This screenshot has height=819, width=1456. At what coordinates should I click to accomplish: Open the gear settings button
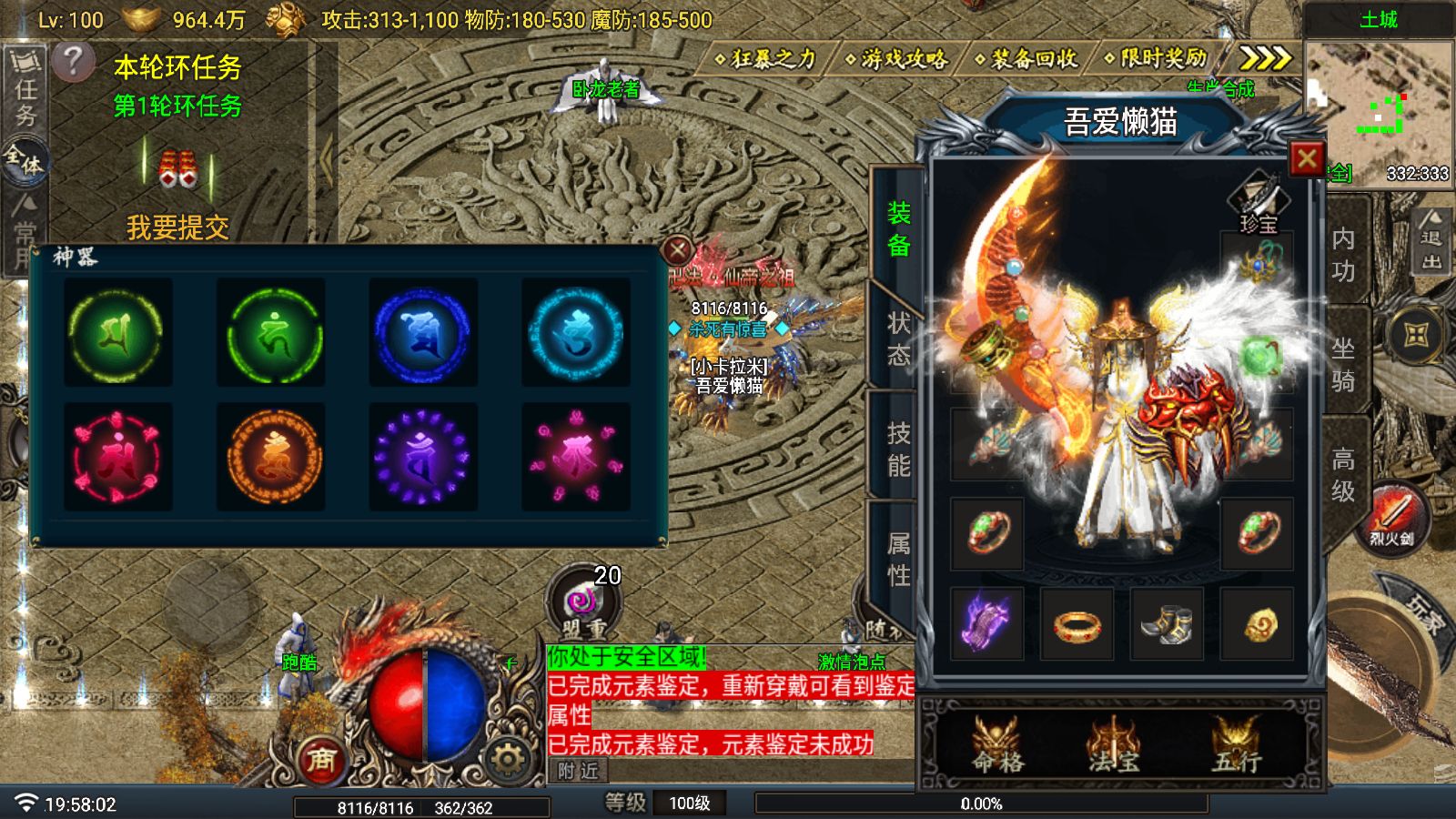508,758
